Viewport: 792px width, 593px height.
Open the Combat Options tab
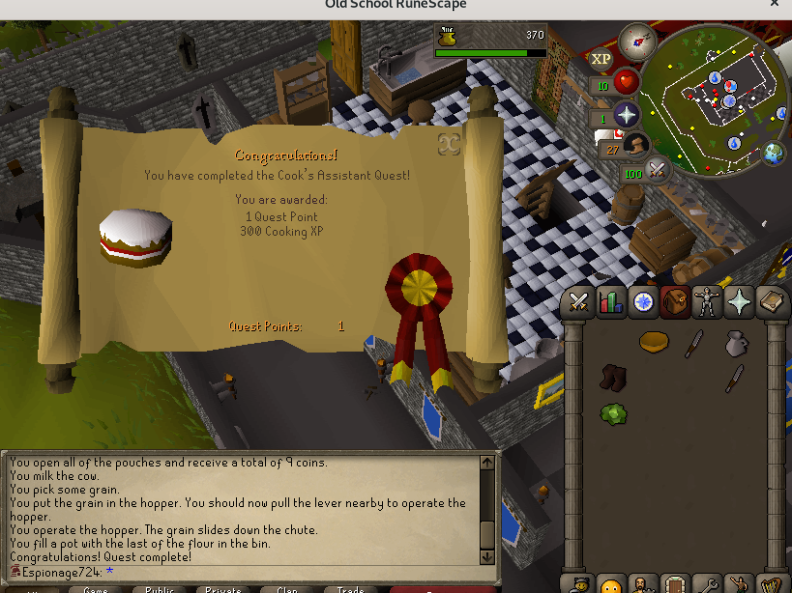[x=578, y=302]
